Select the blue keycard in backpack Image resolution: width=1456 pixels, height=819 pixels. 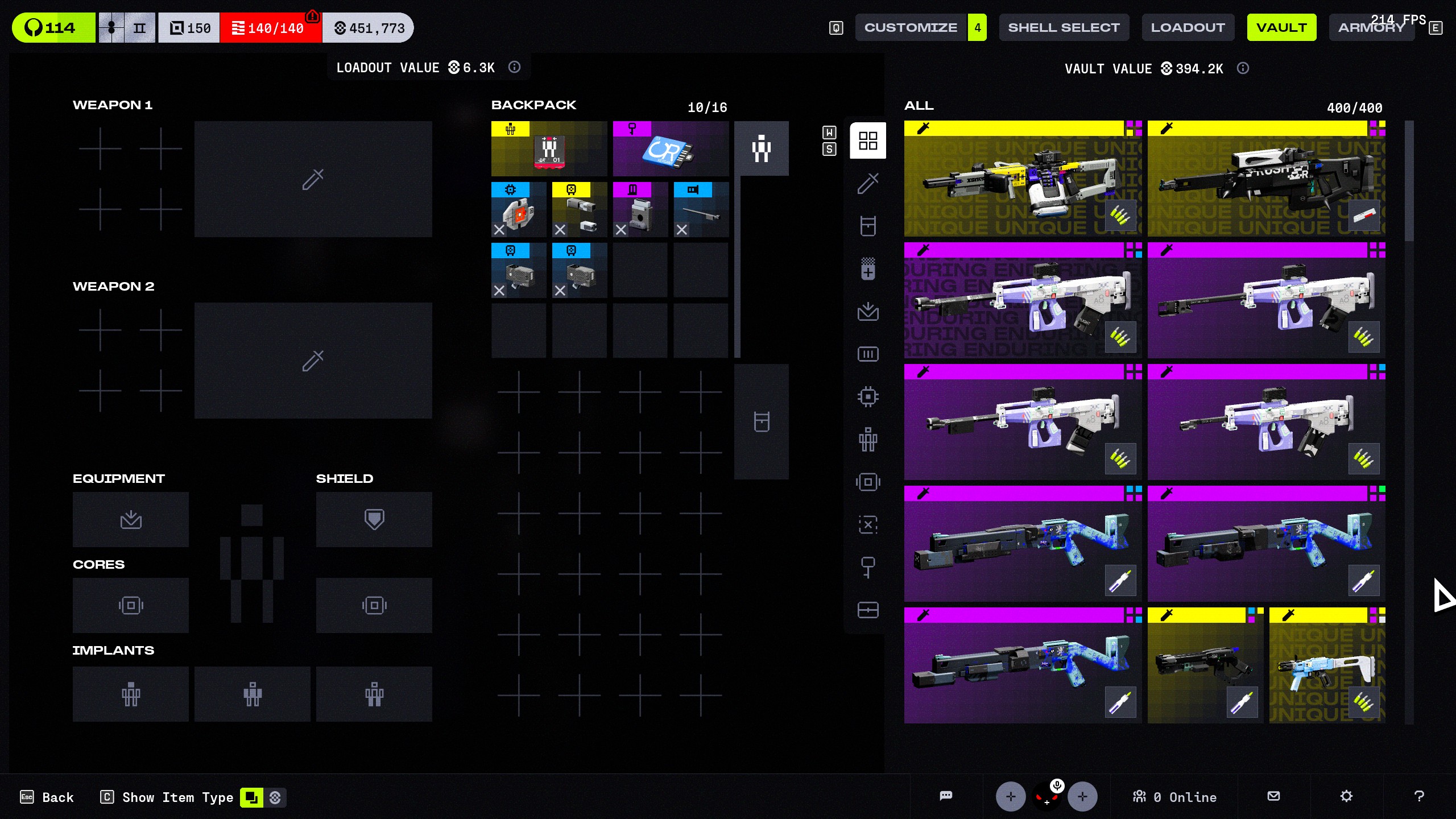(x=671, y=149)
